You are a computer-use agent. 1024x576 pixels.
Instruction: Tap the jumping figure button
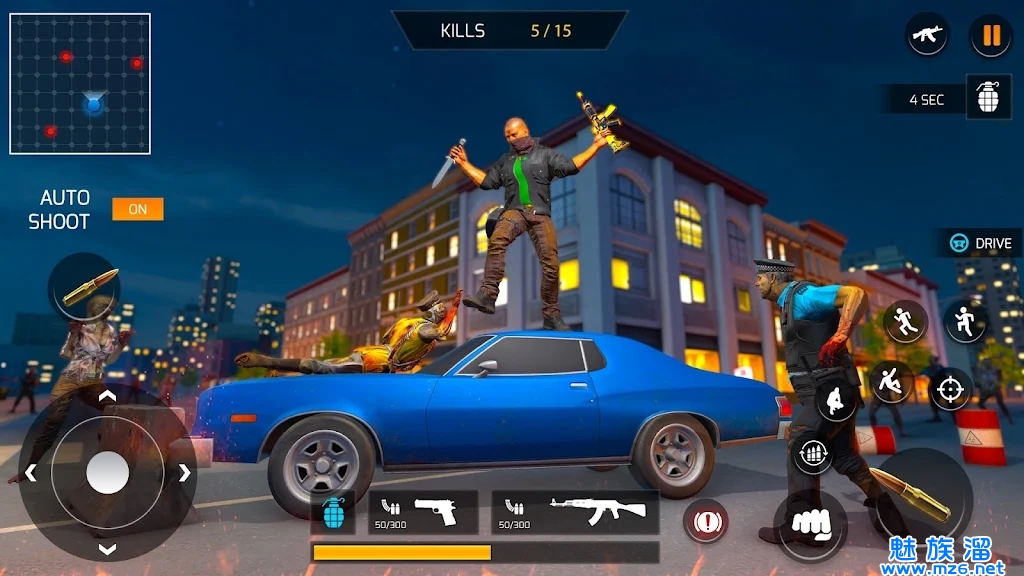[x=965, y=321]
